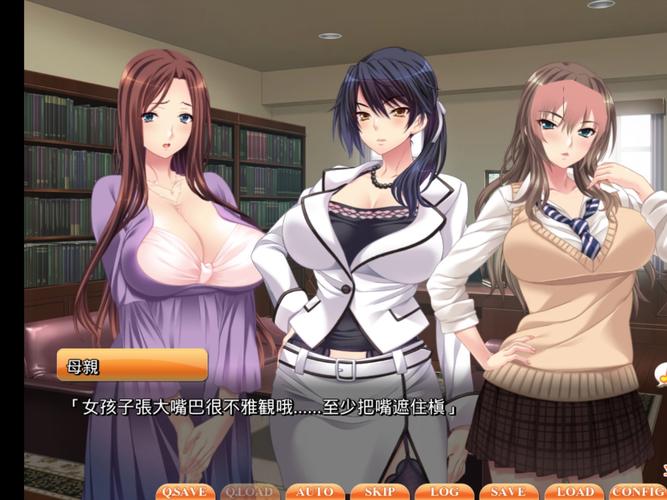Click the greyed-out QLOAD button
Screen dimensions: 667x500
click(x=249, y=492)
